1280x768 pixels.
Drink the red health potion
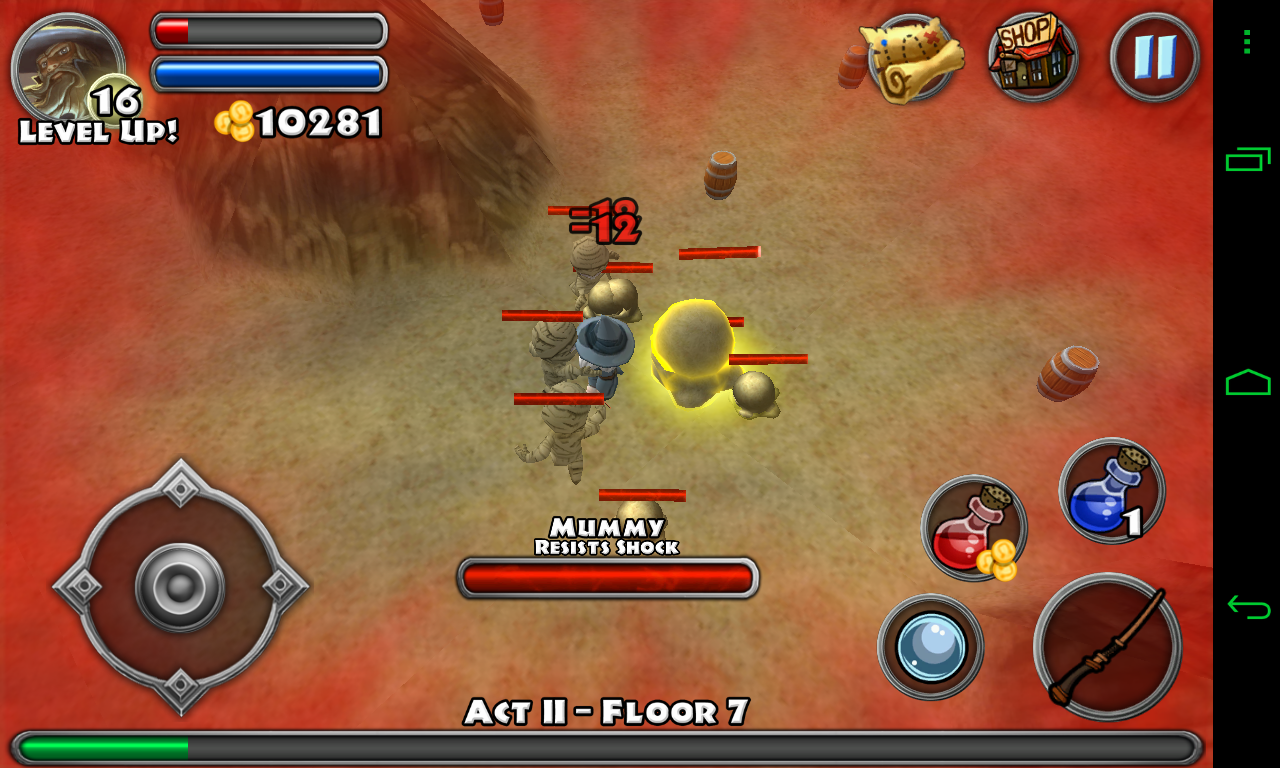click(x=973, y=528)
